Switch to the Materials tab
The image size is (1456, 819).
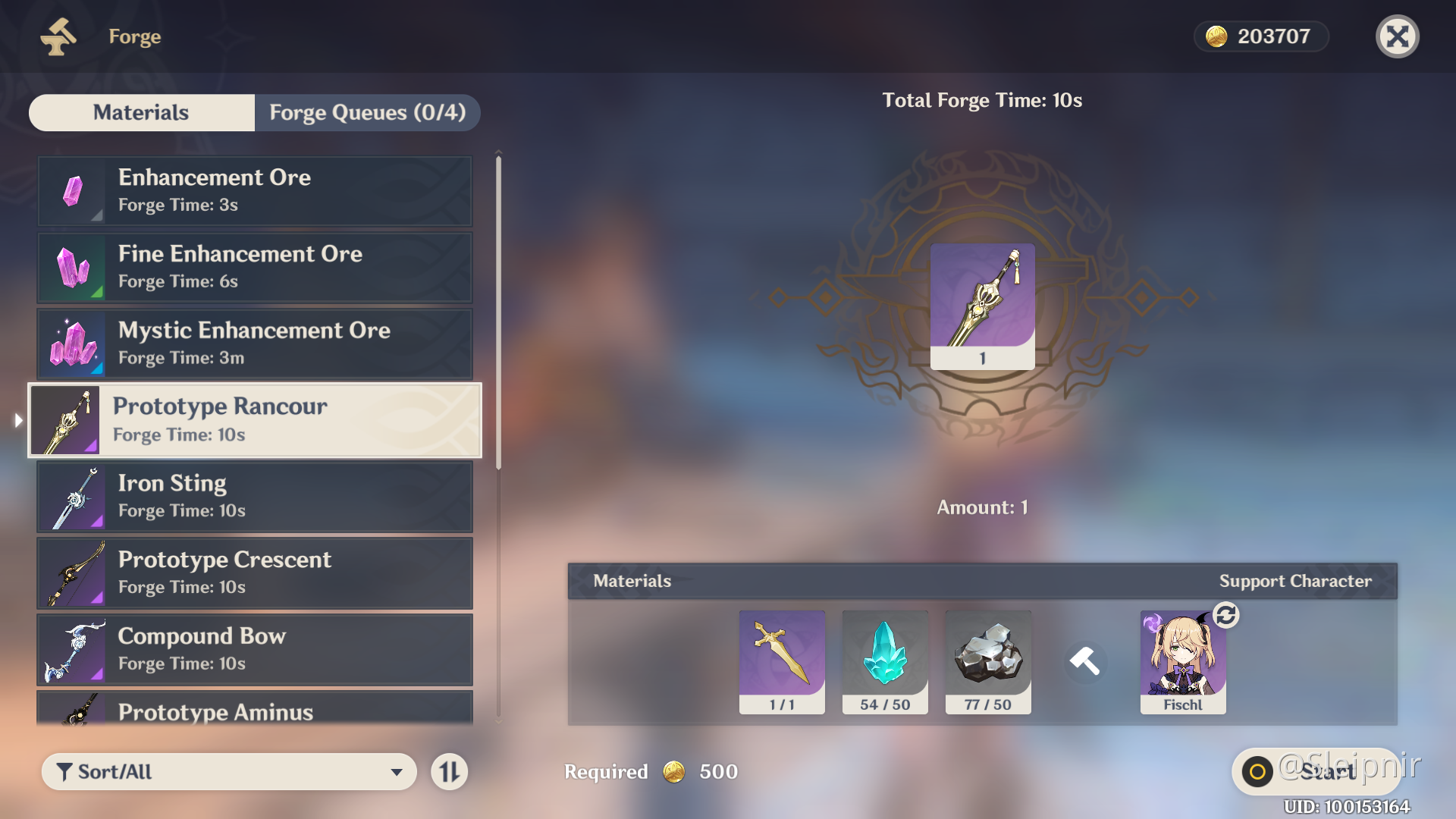(140, 112)
